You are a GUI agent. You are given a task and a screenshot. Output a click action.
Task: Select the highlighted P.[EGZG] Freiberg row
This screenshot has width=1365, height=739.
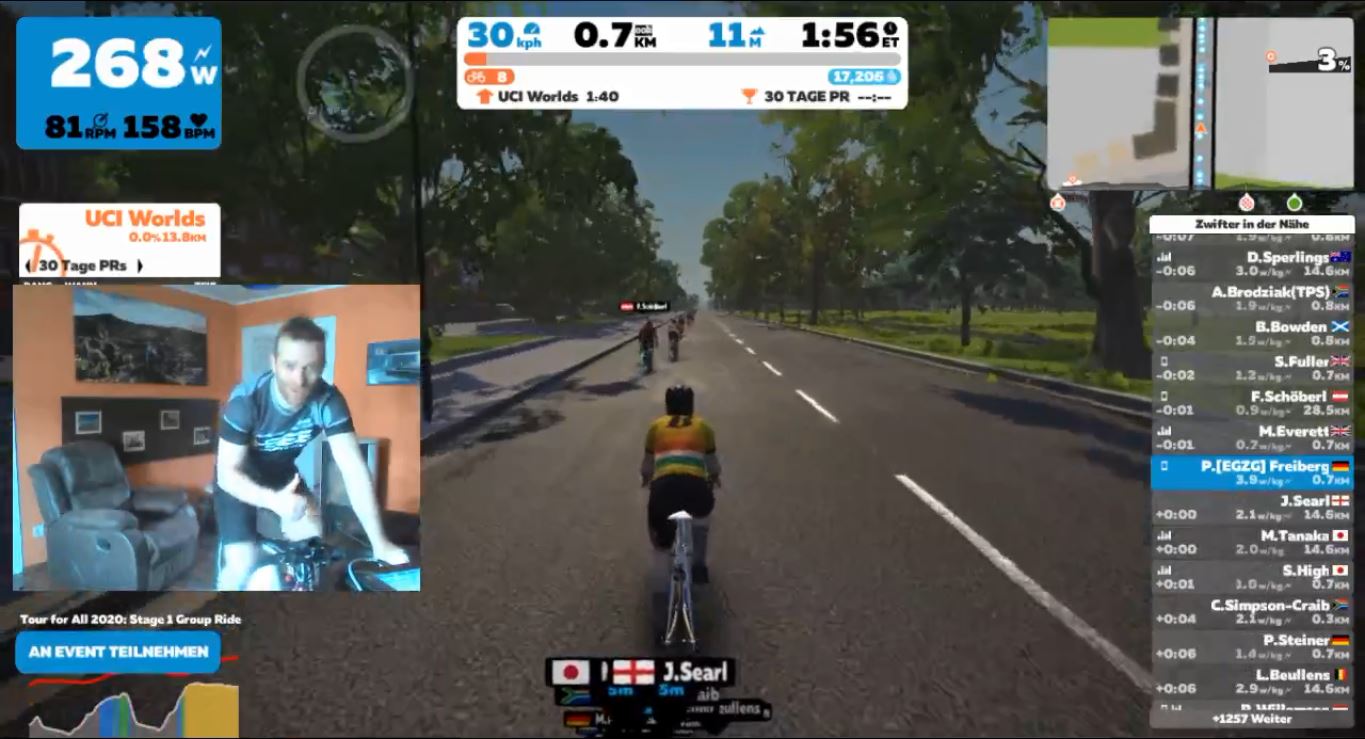point(1252,472)
